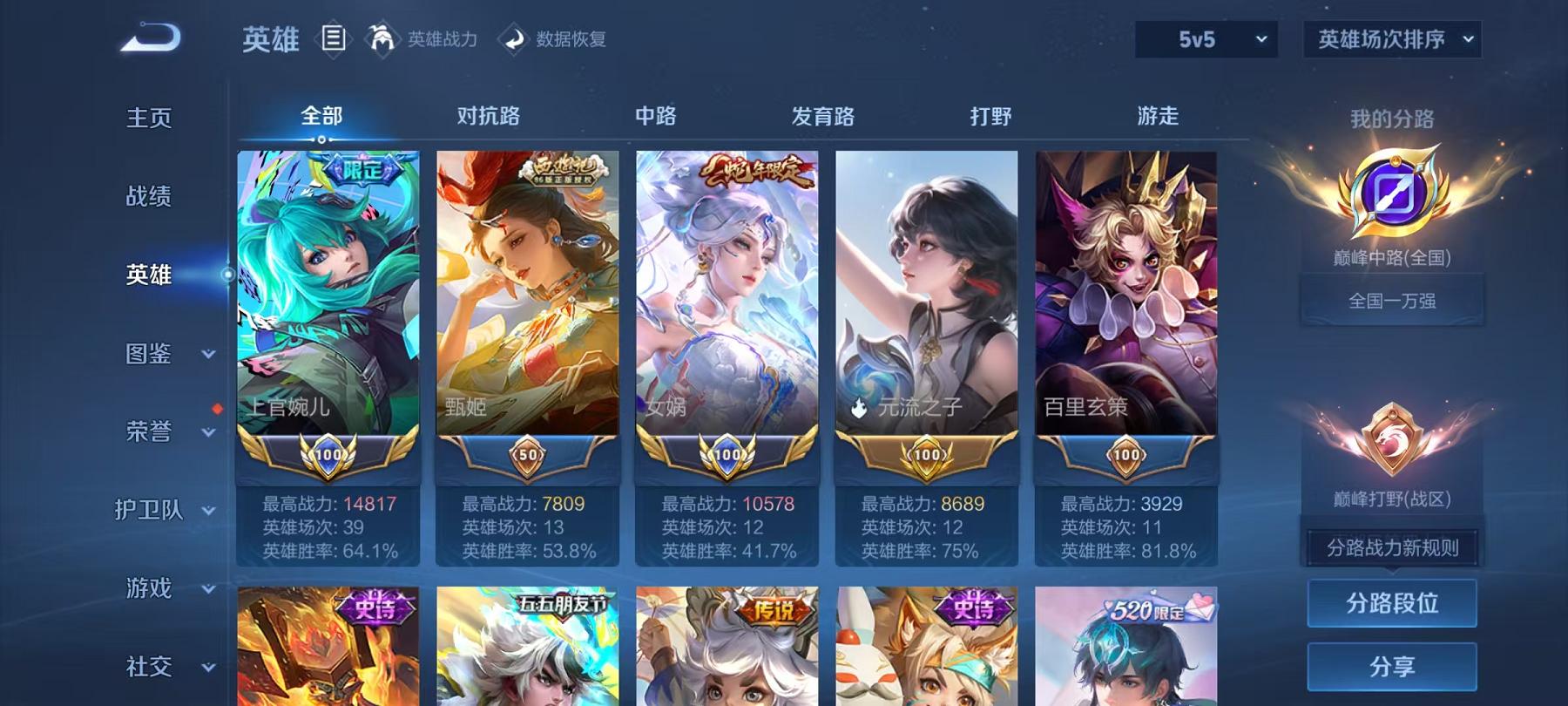Screen dimensions: 1568x706
Task: Open the hero list icon beside 英雄 title
Action: pos(334,37)
